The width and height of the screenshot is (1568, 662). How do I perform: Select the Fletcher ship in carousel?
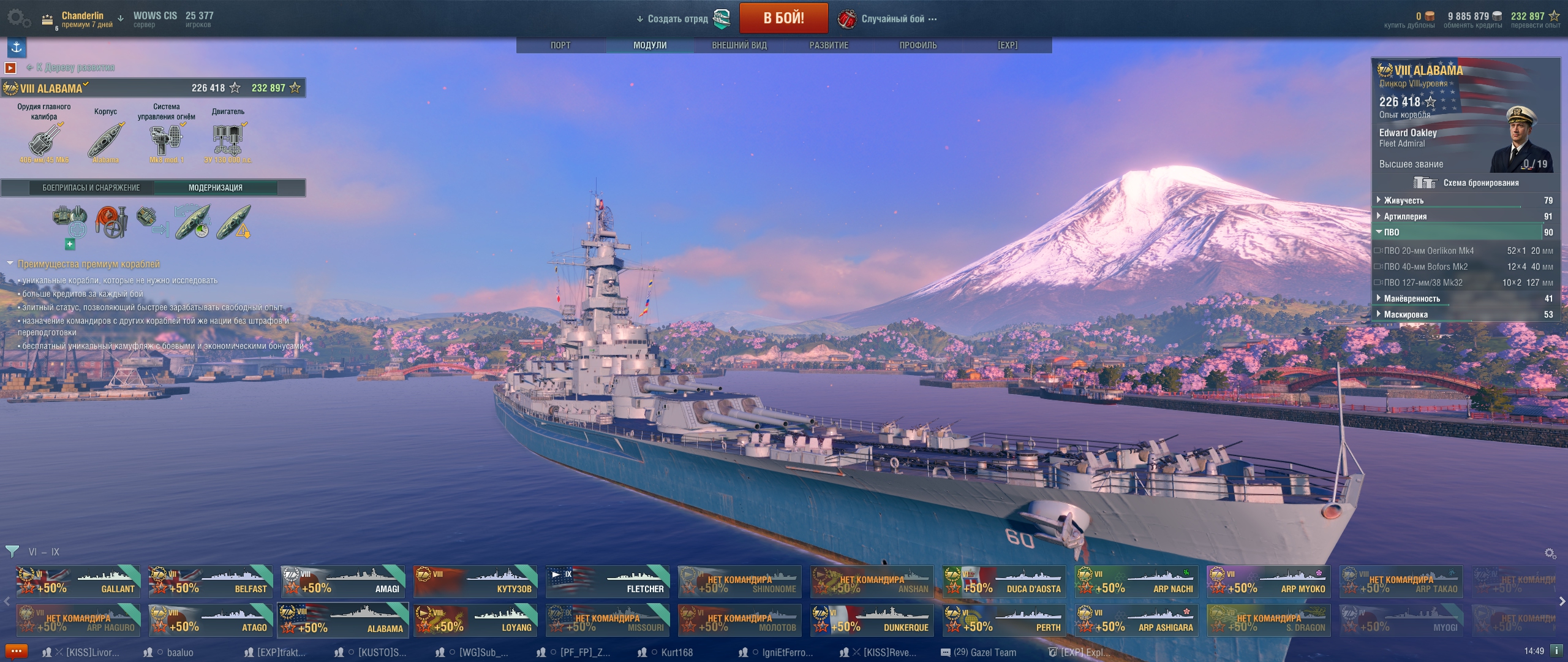click(608, 581)
